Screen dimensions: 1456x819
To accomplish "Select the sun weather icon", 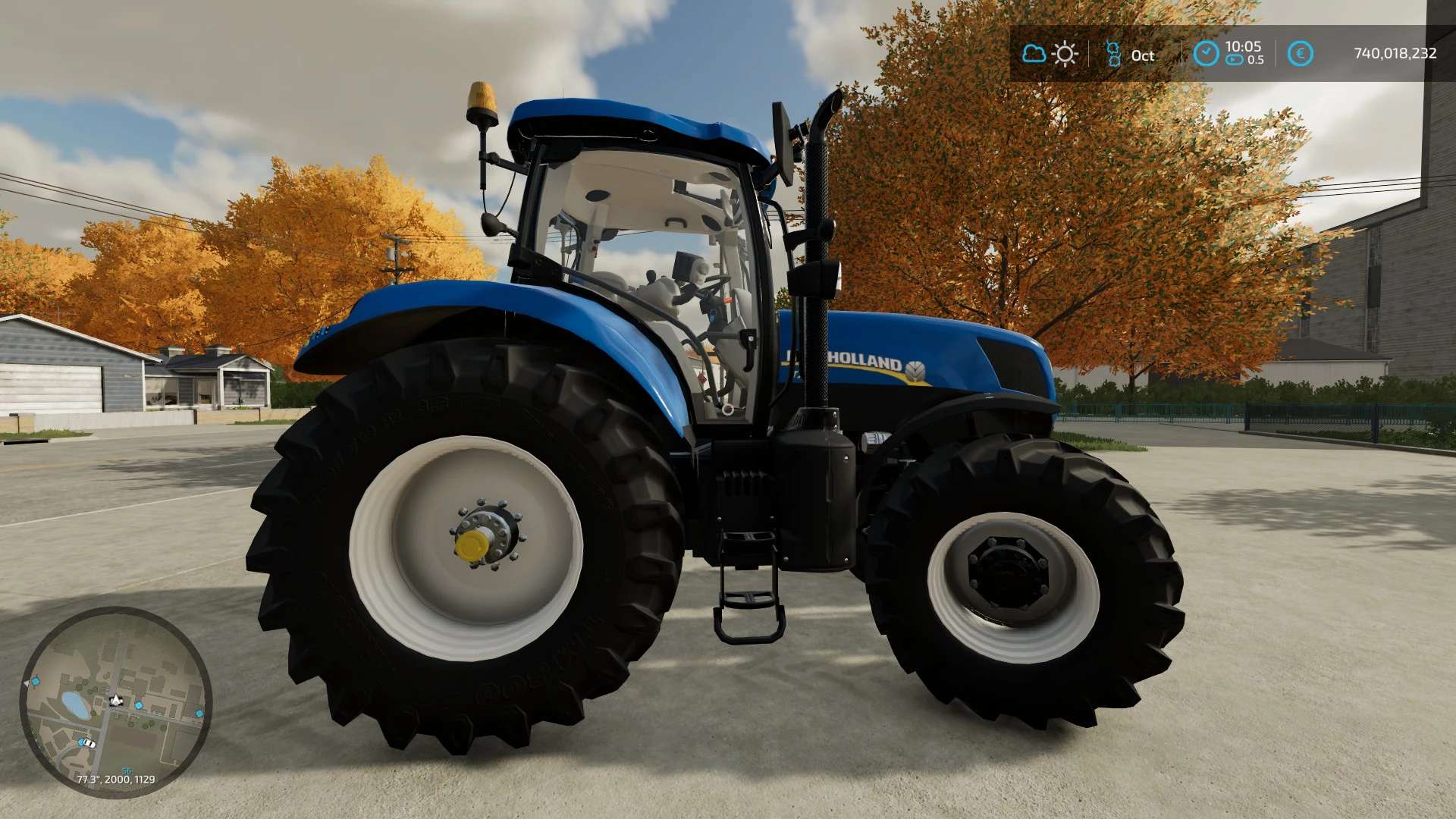I will (1065, 54).
